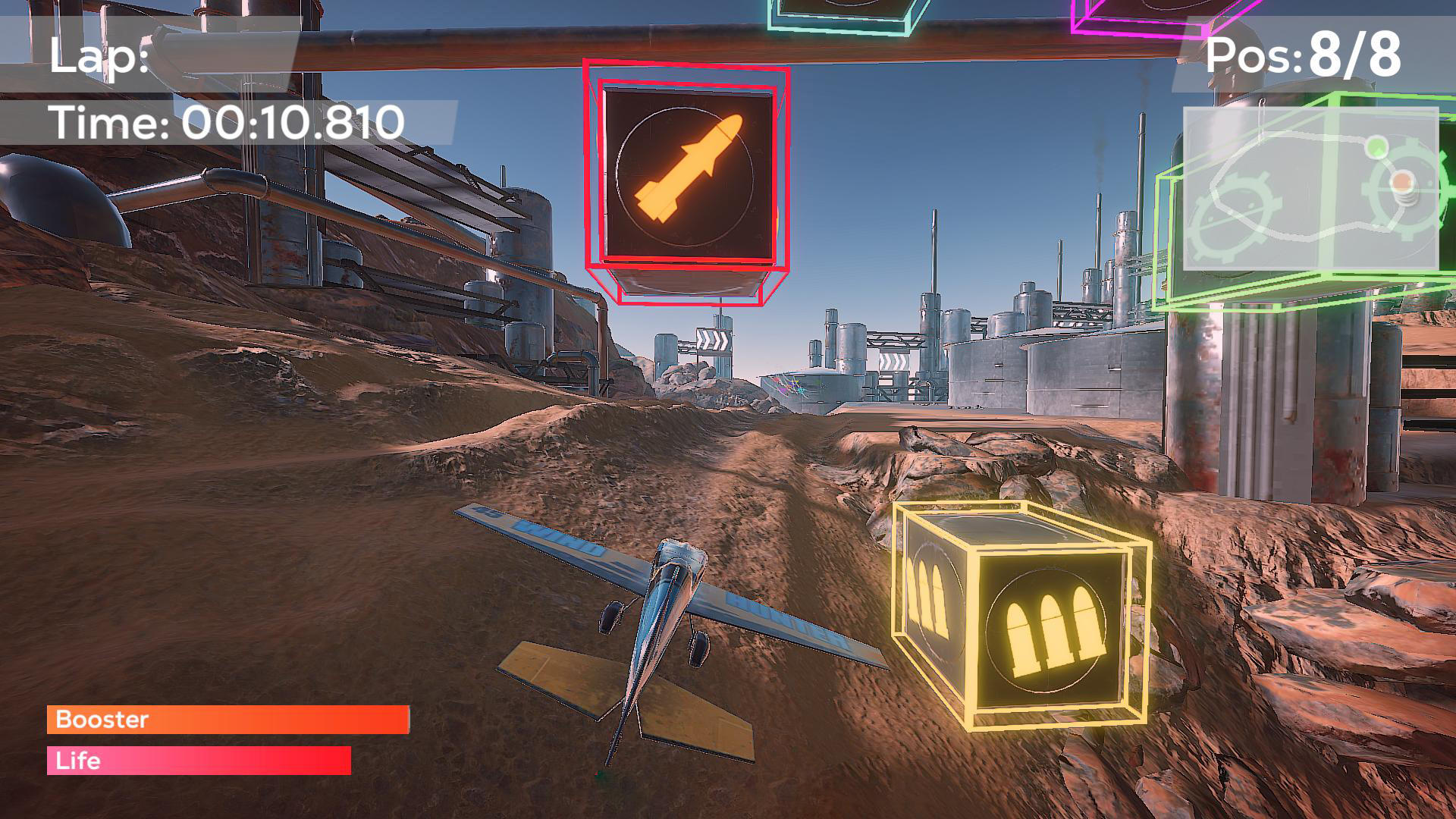Toggle the Booster gauge display

[227, 720]
